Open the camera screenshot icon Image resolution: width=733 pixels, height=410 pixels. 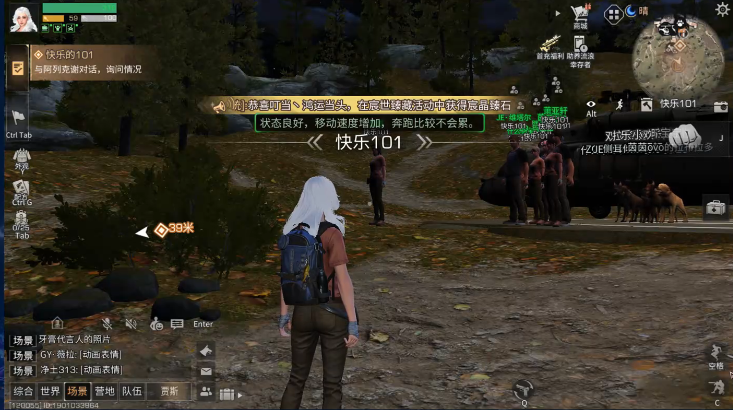click(x=721, y=105)
